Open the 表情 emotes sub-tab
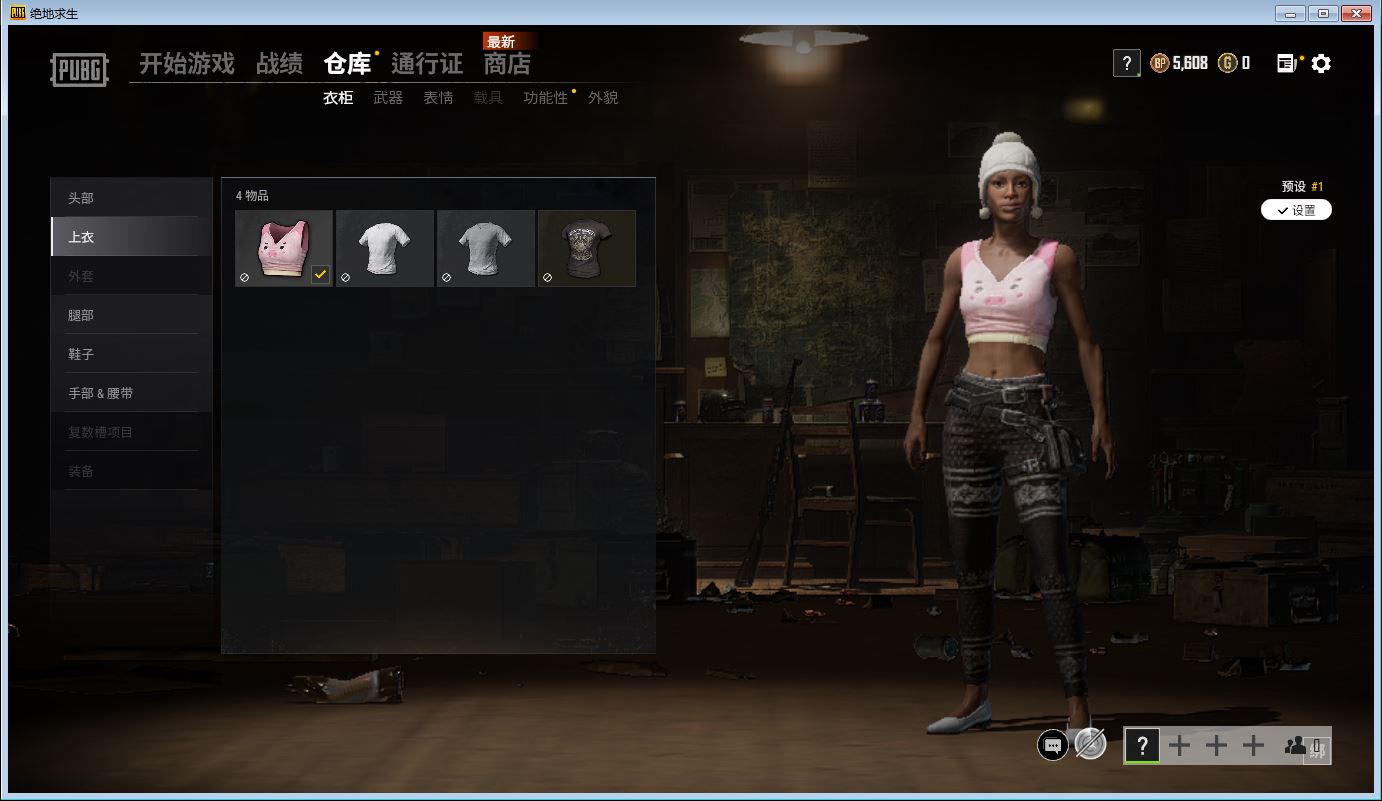The image size is (1382, 801). pos(438,98)
